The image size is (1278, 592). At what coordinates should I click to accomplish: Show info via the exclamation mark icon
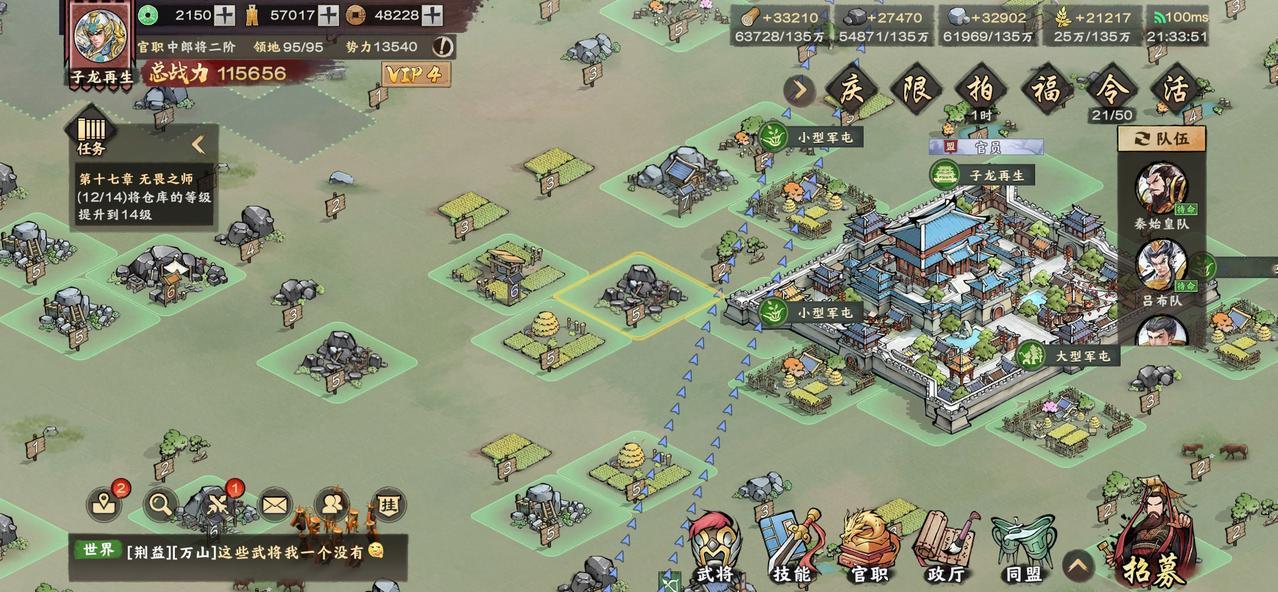(x=444, y=46)
